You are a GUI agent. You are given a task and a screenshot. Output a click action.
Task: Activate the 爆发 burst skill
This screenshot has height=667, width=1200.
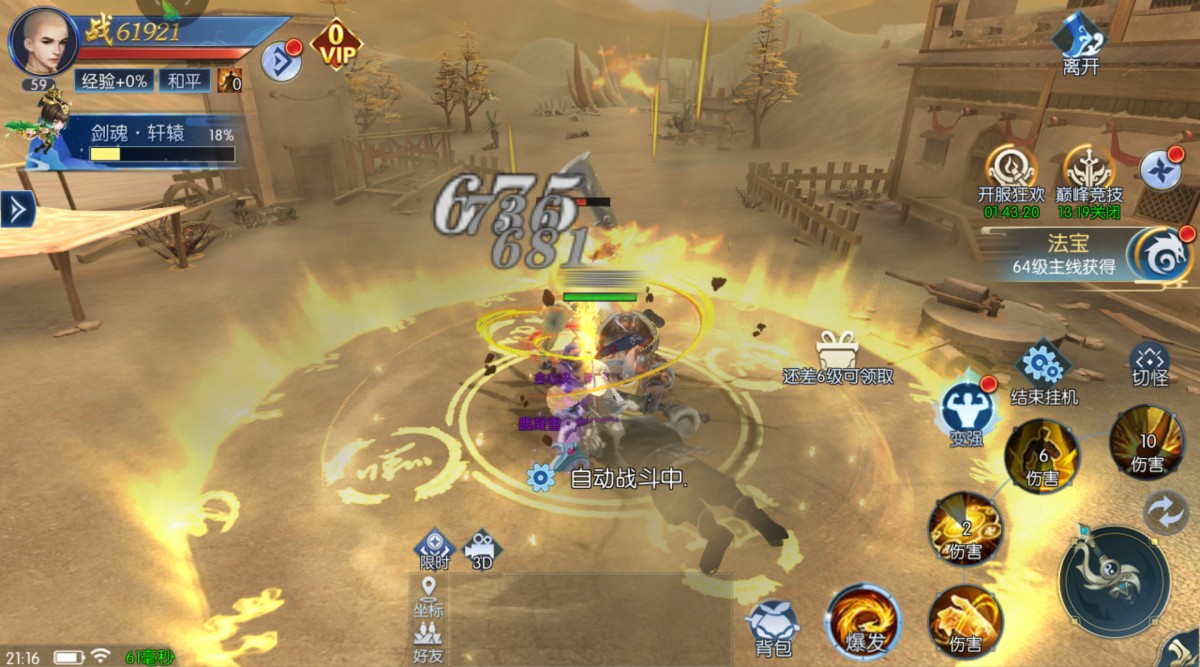coord(863,621)
